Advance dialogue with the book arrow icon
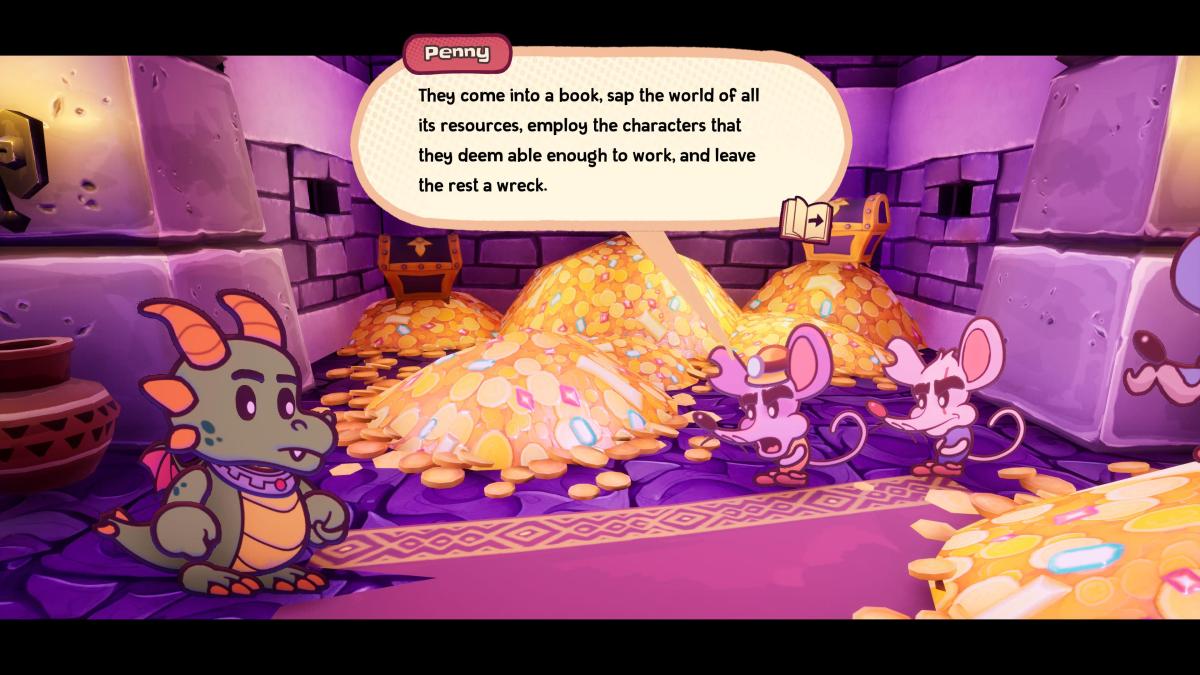This screenshot has height=675, width=1200. [x=807, y=219]
